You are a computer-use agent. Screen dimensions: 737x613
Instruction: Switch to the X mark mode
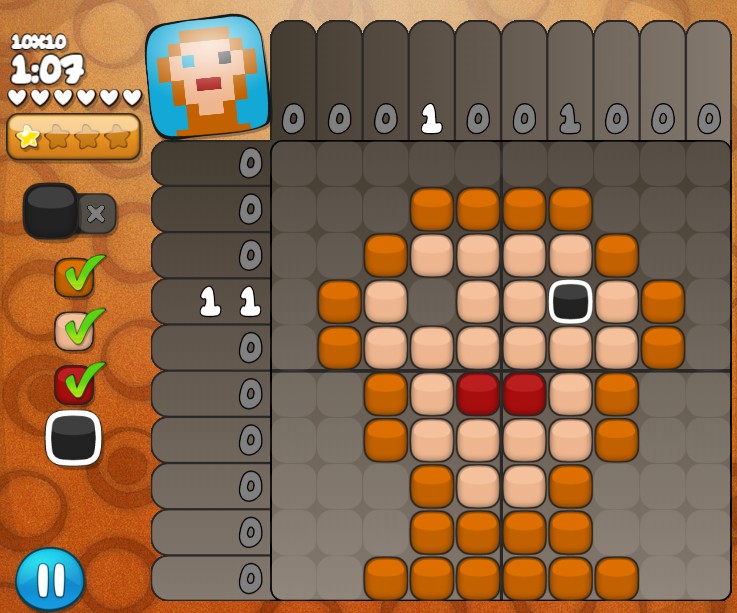click(98, 213)
